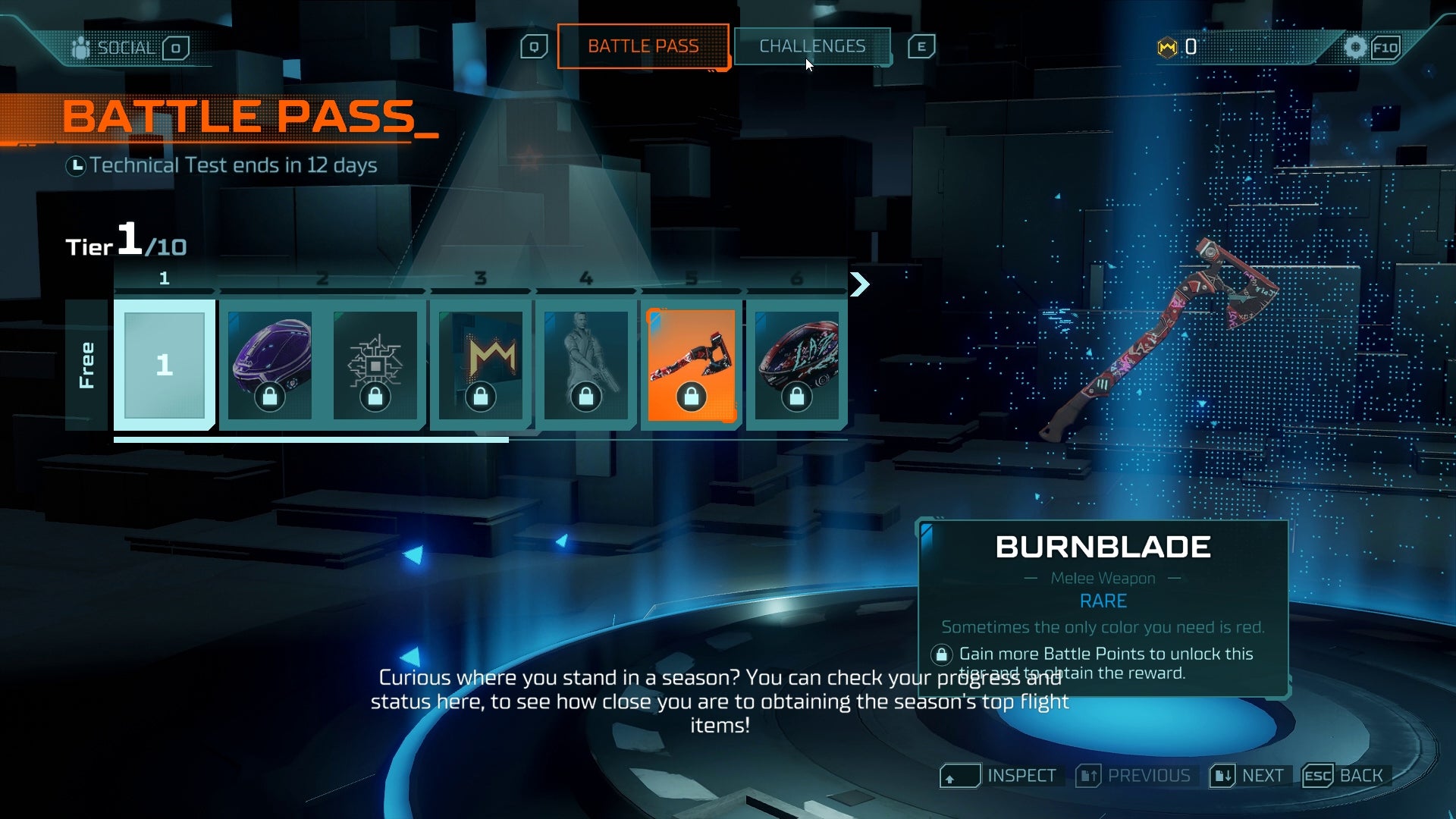
Task: Switch to the Challenges tab
Action: coord(811,46)
